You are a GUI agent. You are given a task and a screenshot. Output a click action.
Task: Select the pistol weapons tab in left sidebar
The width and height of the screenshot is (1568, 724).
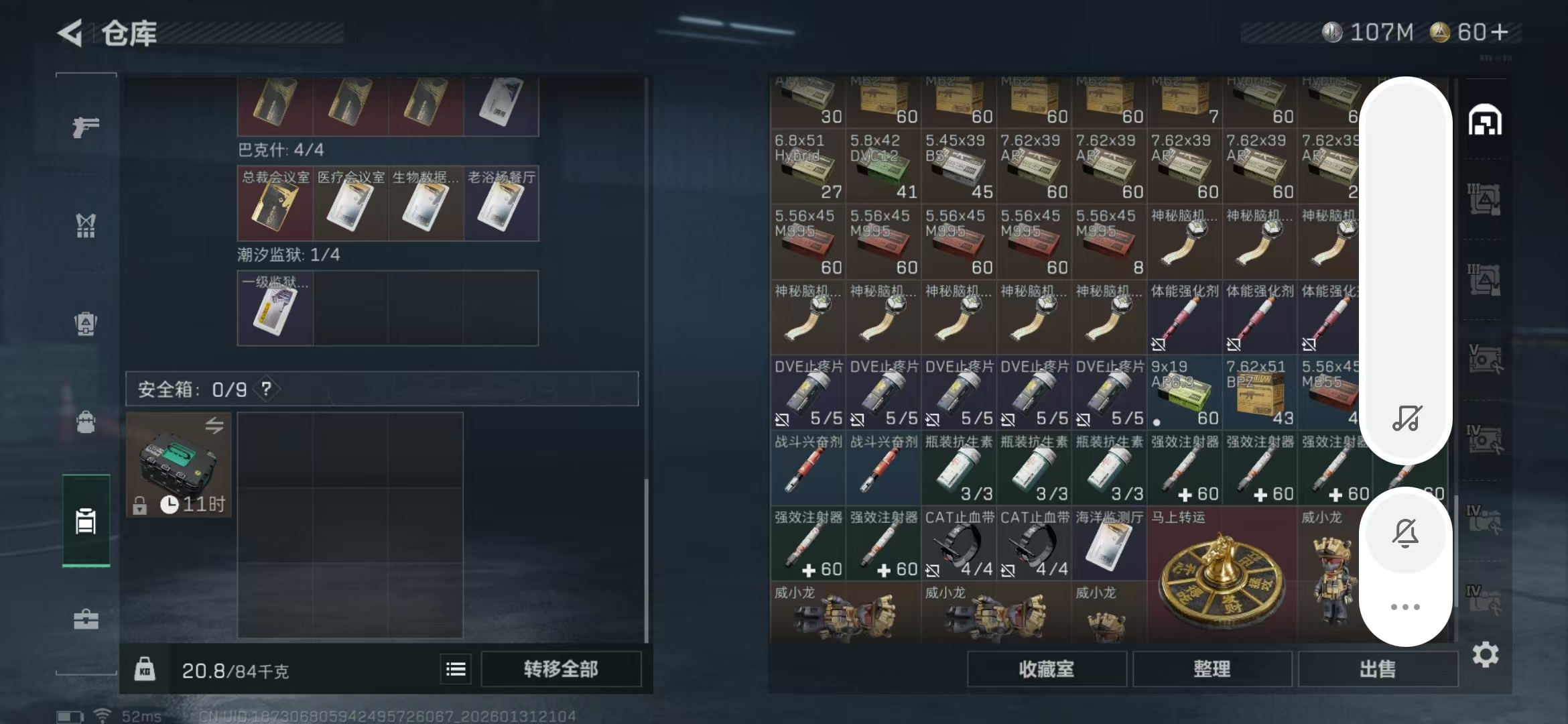[x=85, y=127]
